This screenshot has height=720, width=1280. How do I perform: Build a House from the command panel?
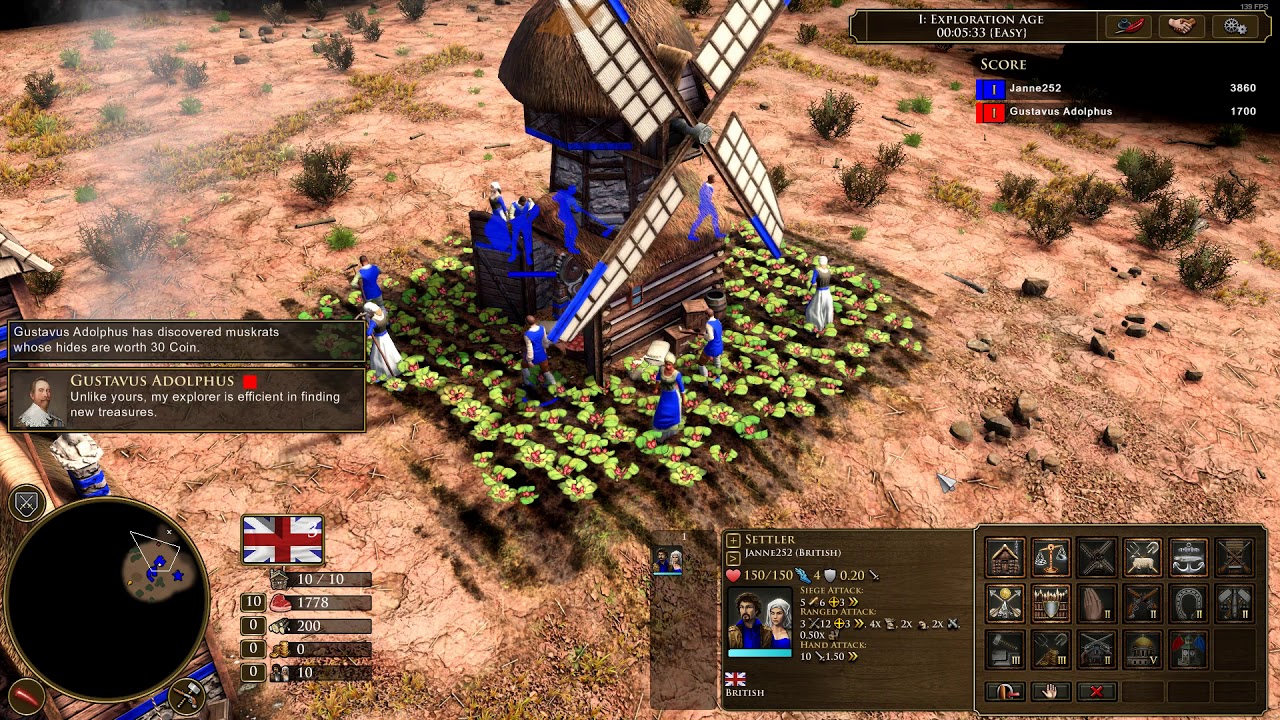pyautogui.click(x=1004, y=557)
